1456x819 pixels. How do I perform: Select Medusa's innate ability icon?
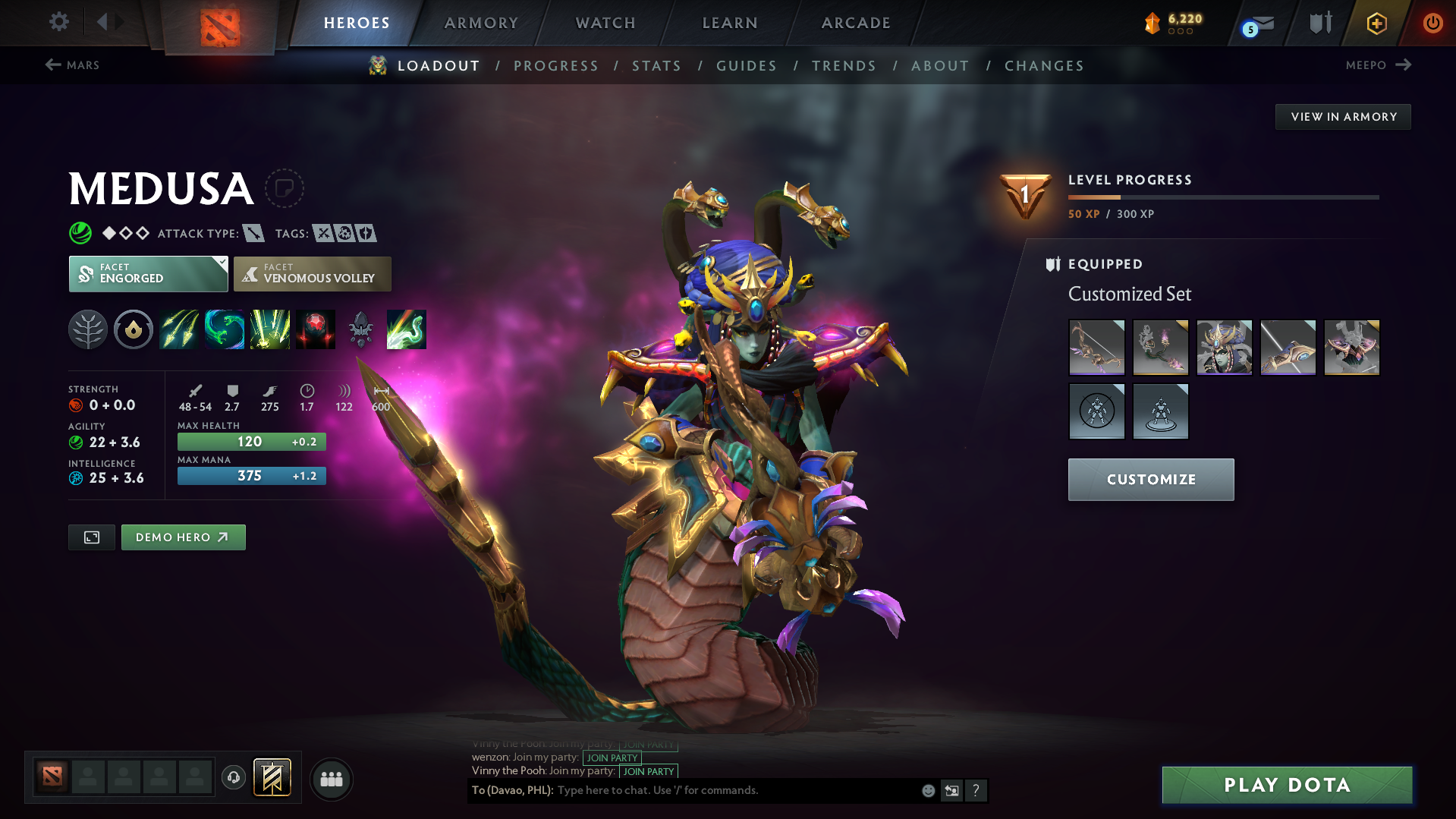(x=134, y=329)
